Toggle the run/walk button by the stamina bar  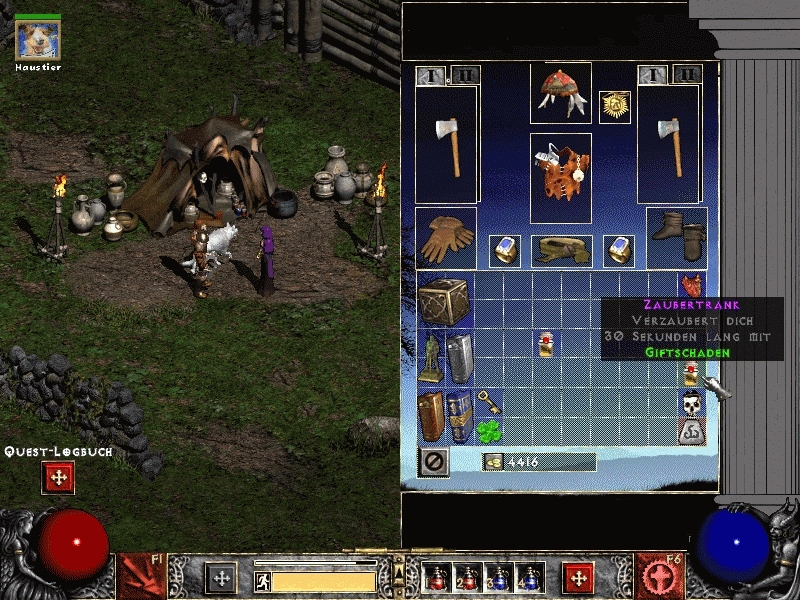click(263, 581)
